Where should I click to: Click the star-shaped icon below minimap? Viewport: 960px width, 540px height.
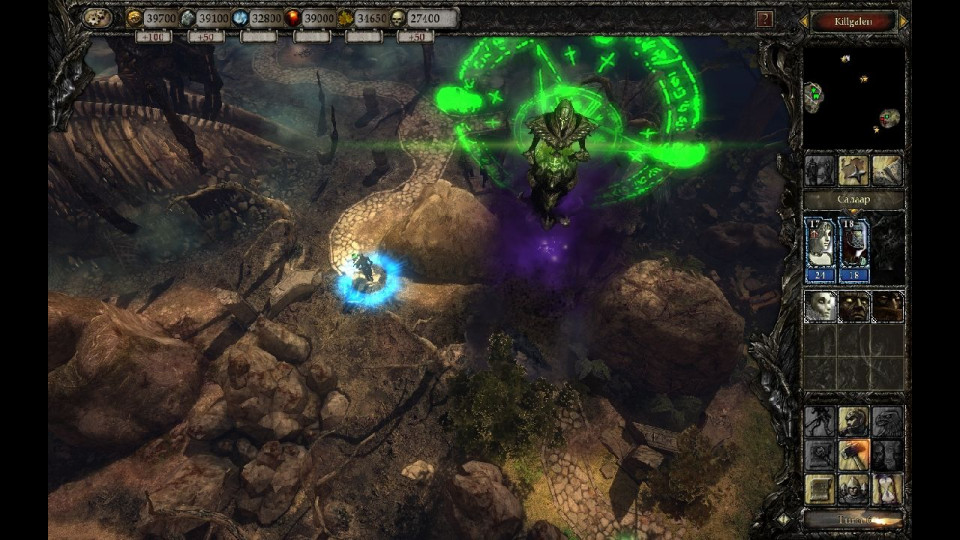(853, 170)
